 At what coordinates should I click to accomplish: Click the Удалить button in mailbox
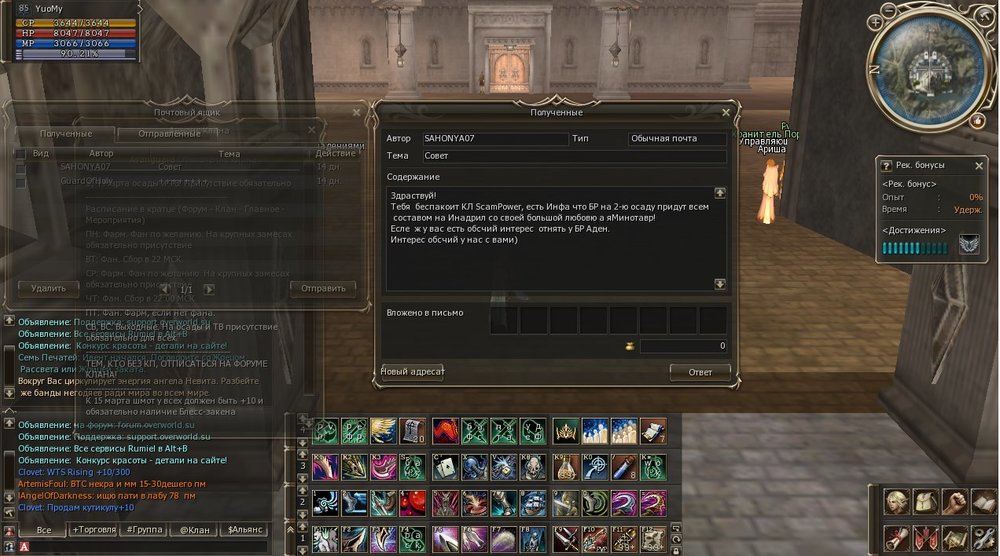[x=48, y=288]
